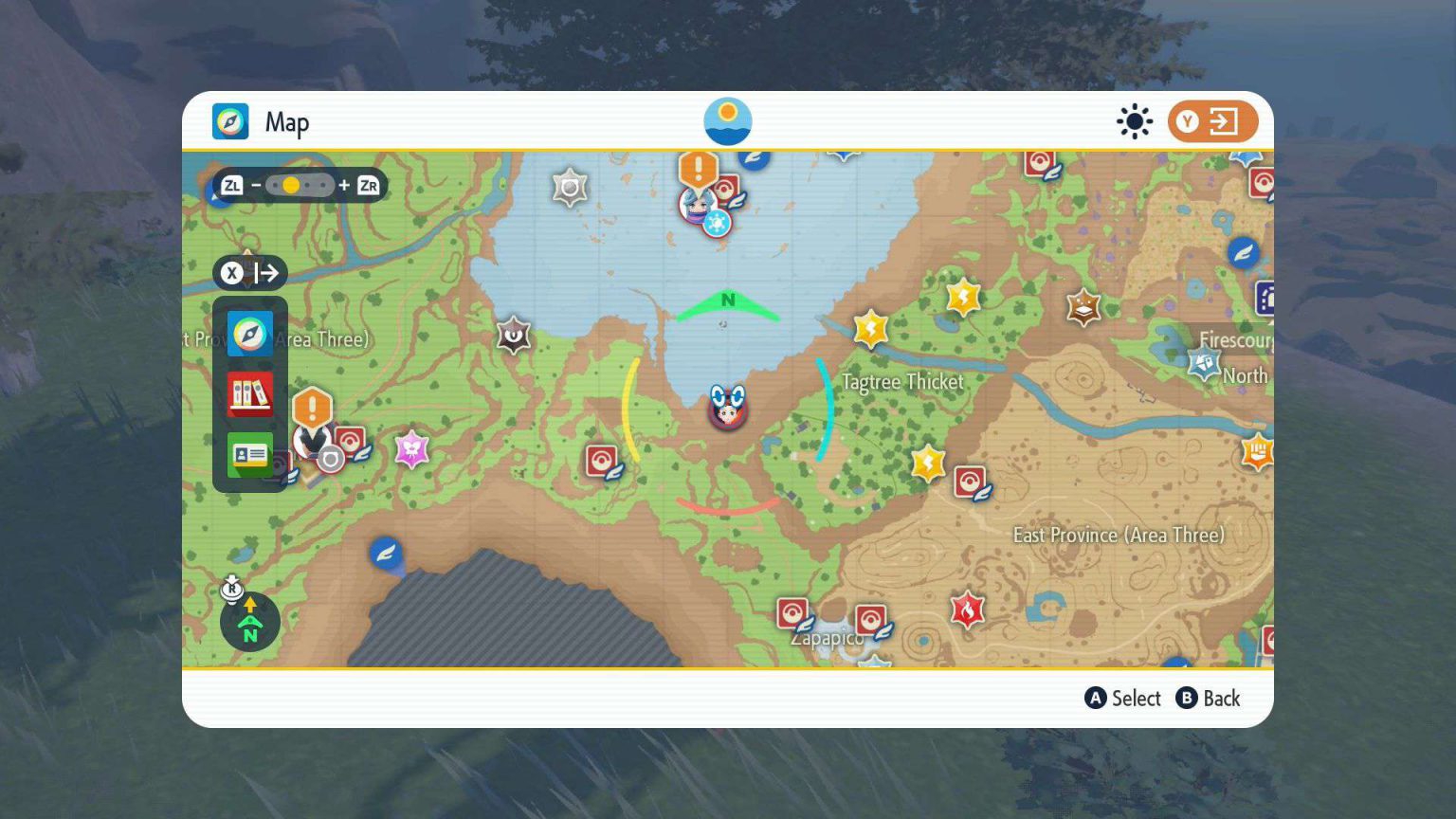Select the yellow Tera Raid crystal near Tagtree Thicket
The height and width of the screenshot is (819, 1456).
pyautogui.click(x=870, y=329)
